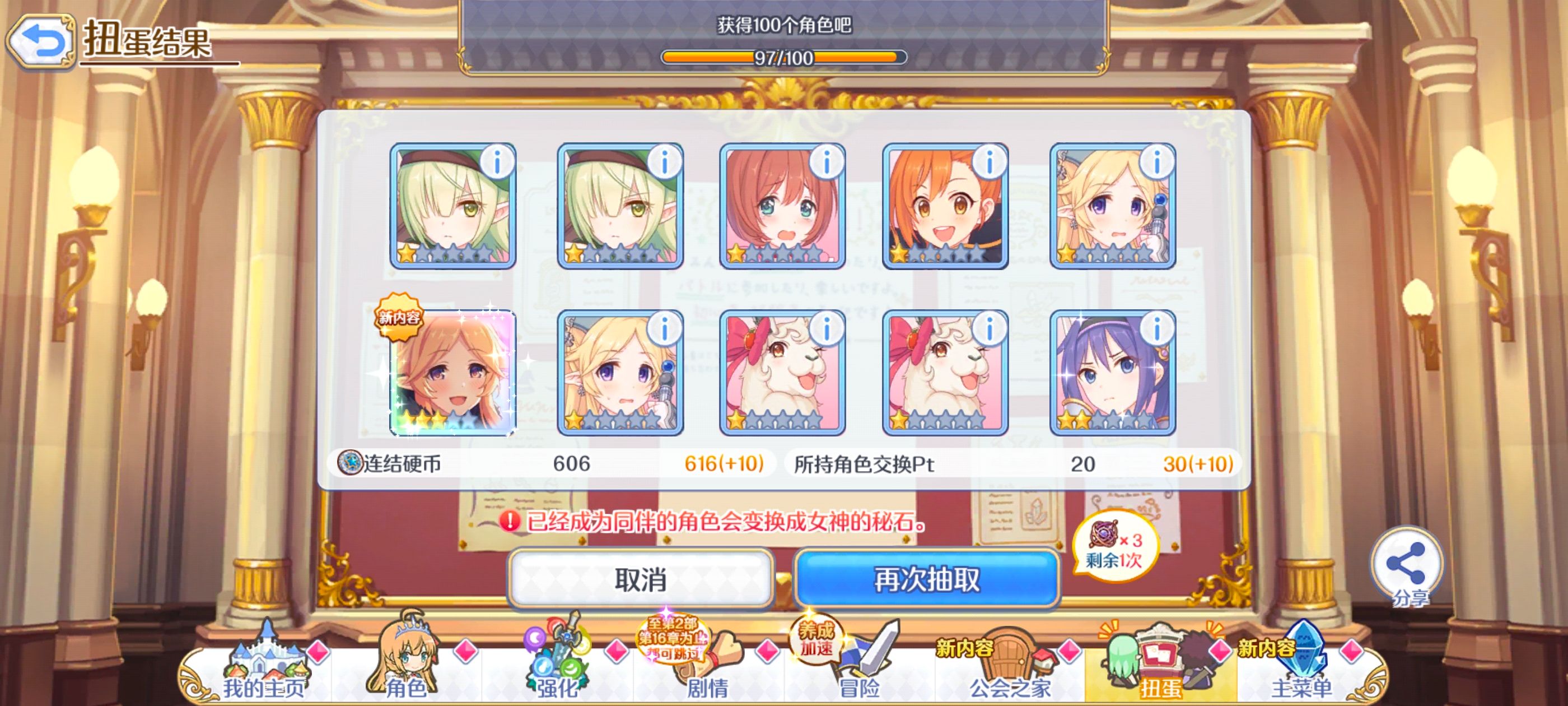This screenshot has height=706, width=1568.
Task: Click the 97/100 progress bar
Action: pos(783,58)
